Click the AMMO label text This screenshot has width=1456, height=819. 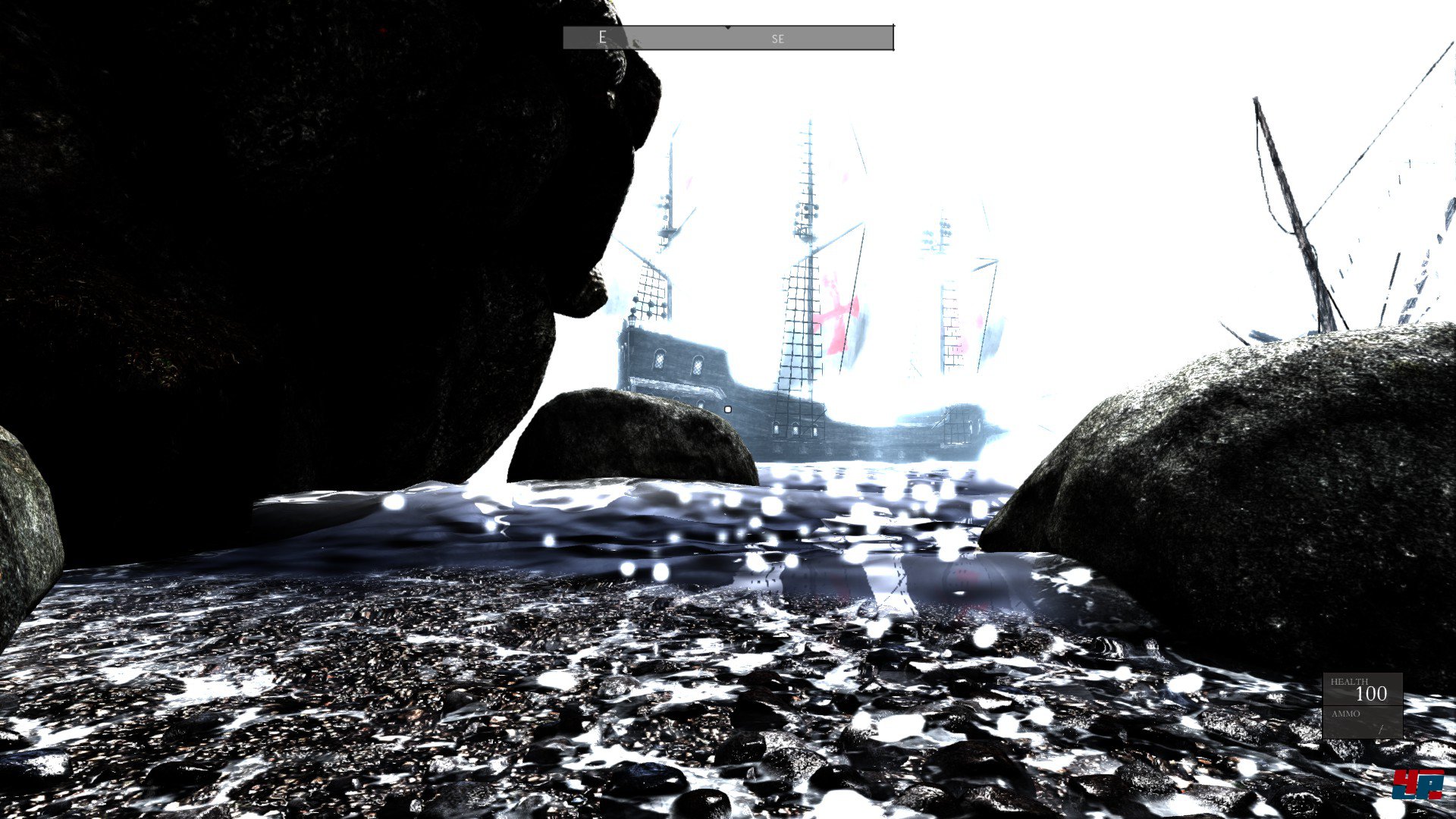pyautogui.click(x=1346, y=714)
